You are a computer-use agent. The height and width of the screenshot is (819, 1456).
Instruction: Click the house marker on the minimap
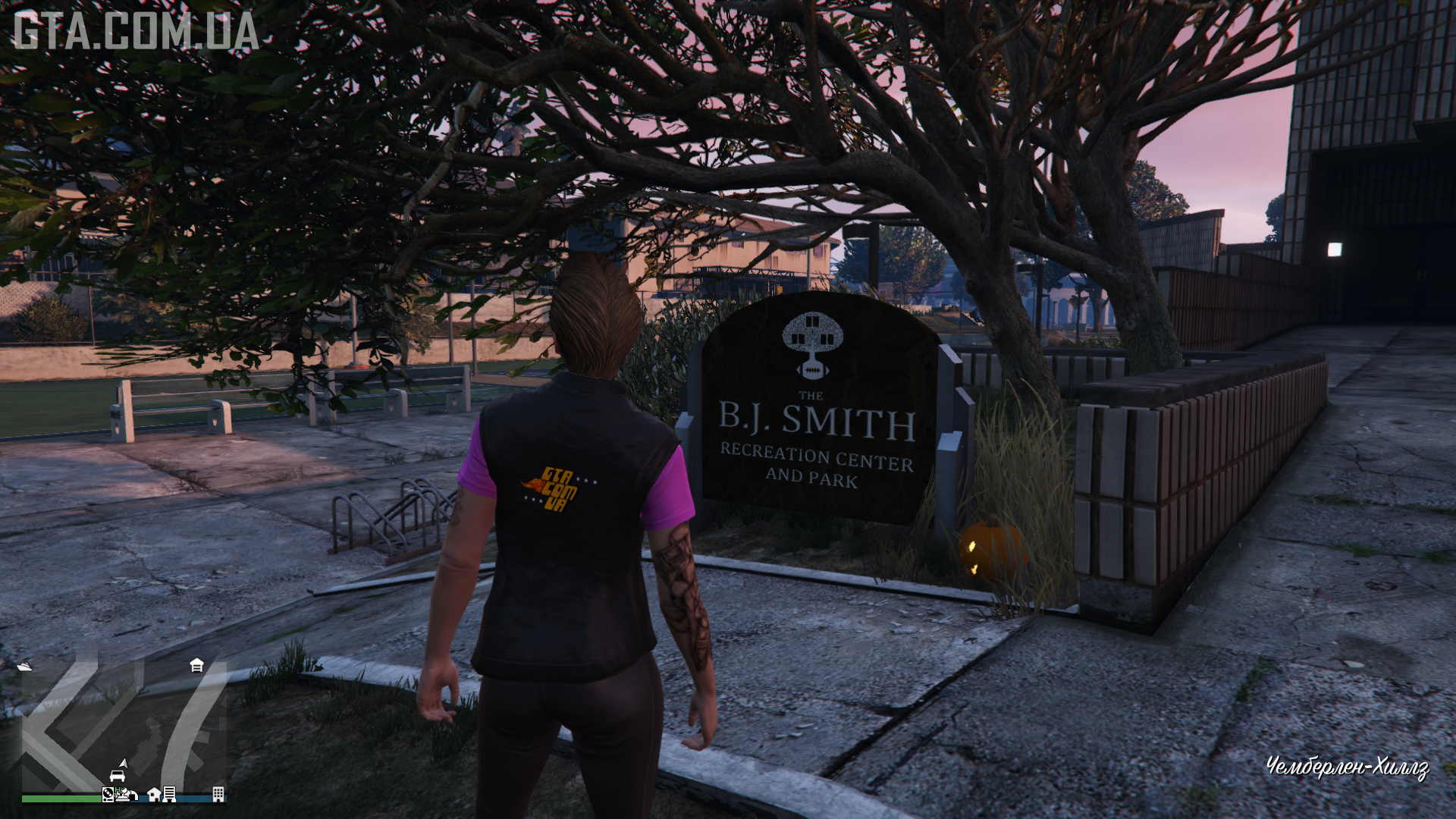(154, 794)
